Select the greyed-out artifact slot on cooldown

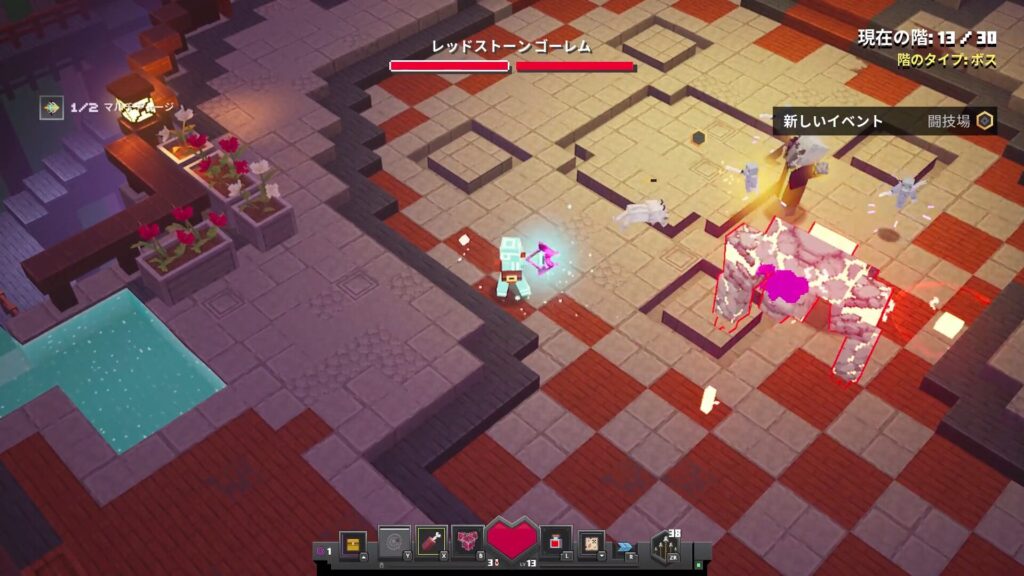click(x=393, y=541)
